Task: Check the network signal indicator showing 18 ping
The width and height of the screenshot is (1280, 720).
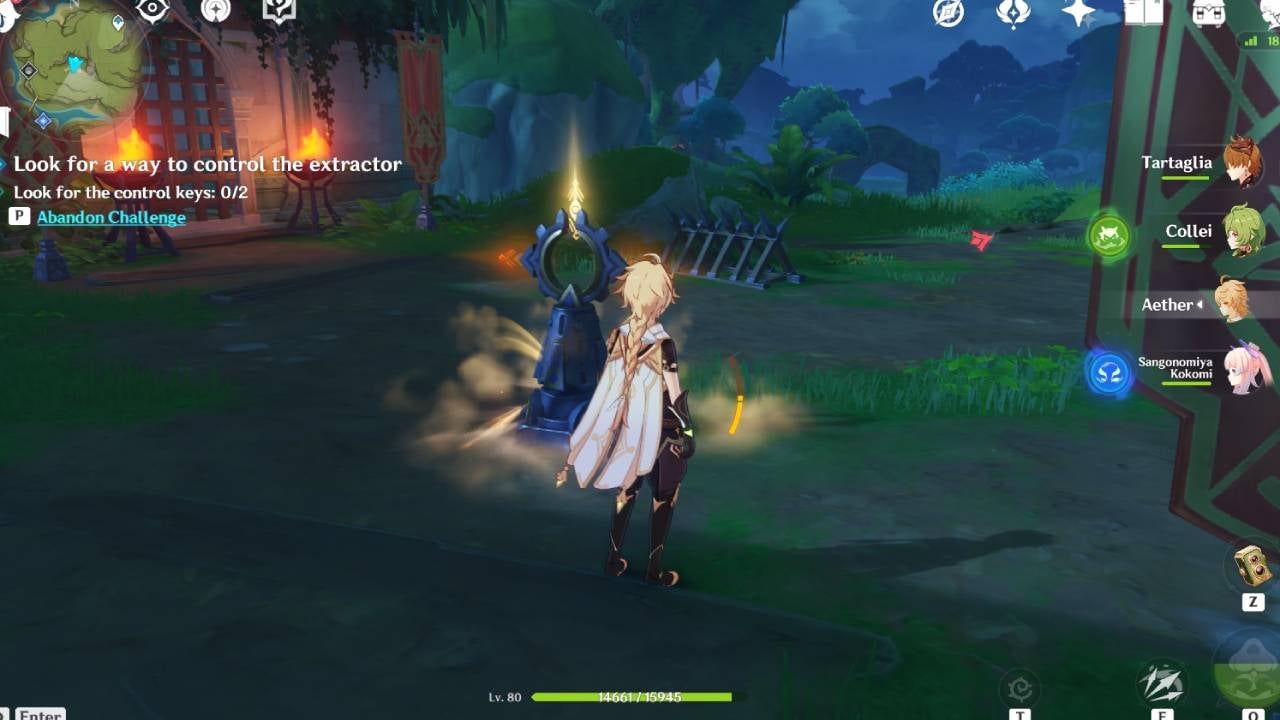Action: click(x=1256, y=44)
